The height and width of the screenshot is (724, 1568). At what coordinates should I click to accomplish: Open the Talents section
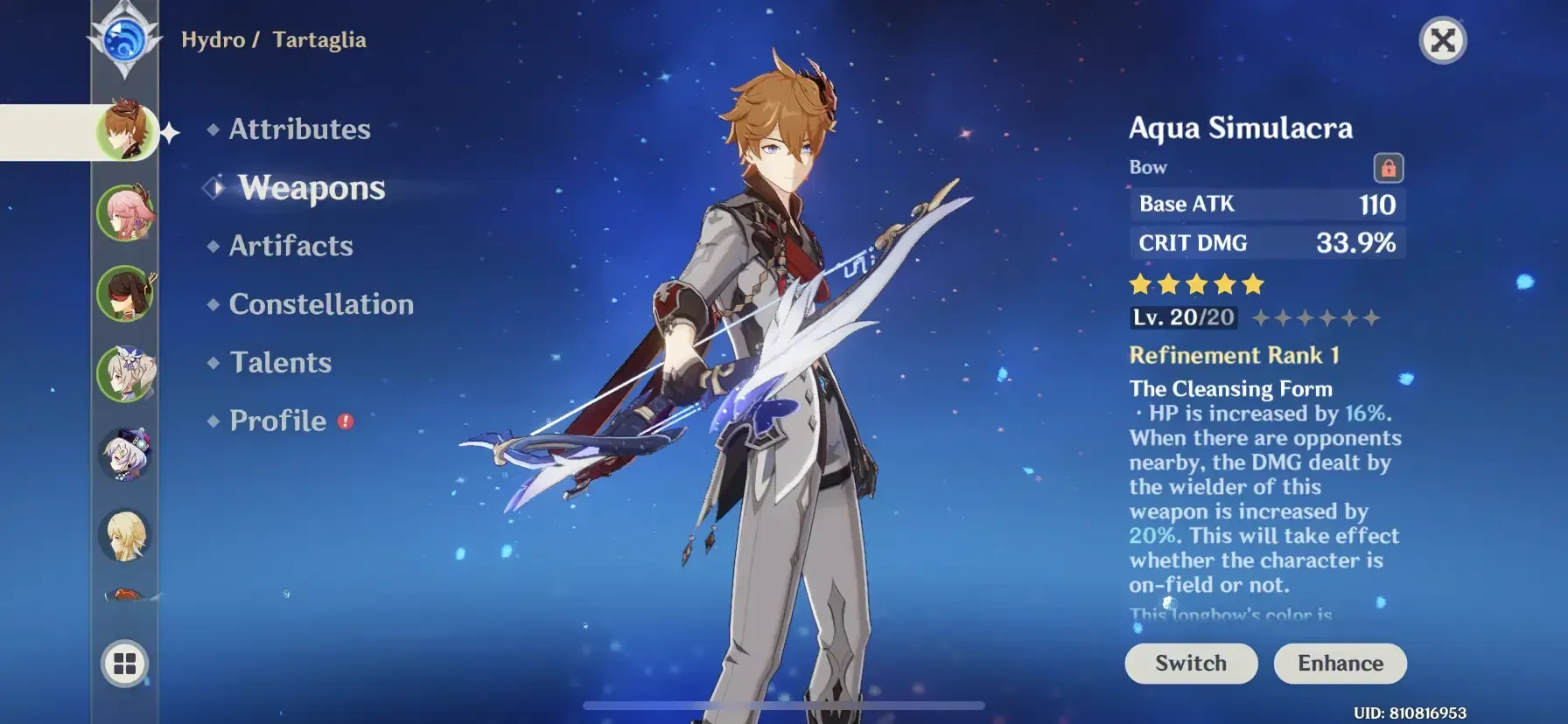pos(280,363)
